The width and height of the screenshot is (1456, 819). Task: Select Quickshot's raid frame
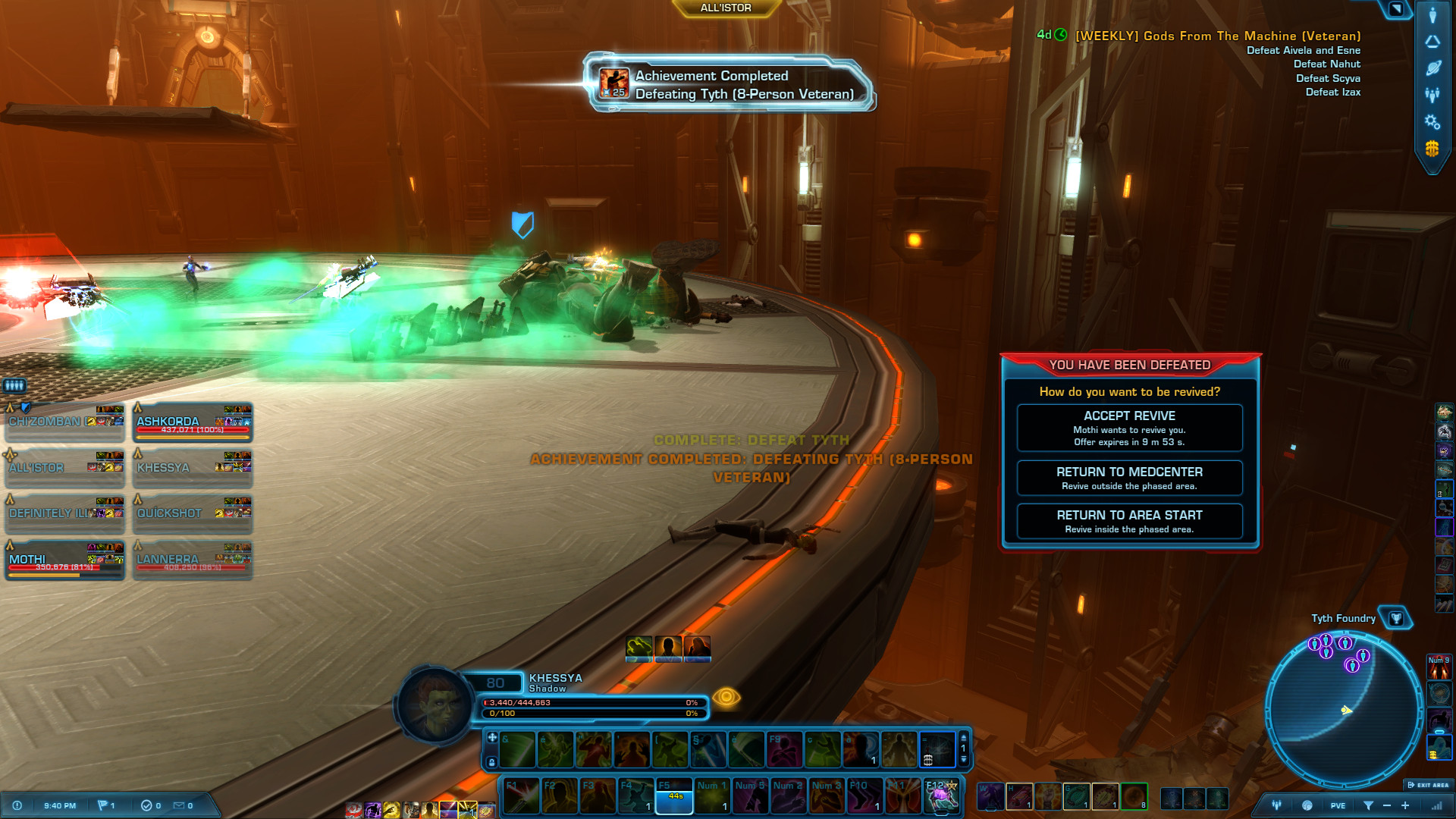point(193,515)
